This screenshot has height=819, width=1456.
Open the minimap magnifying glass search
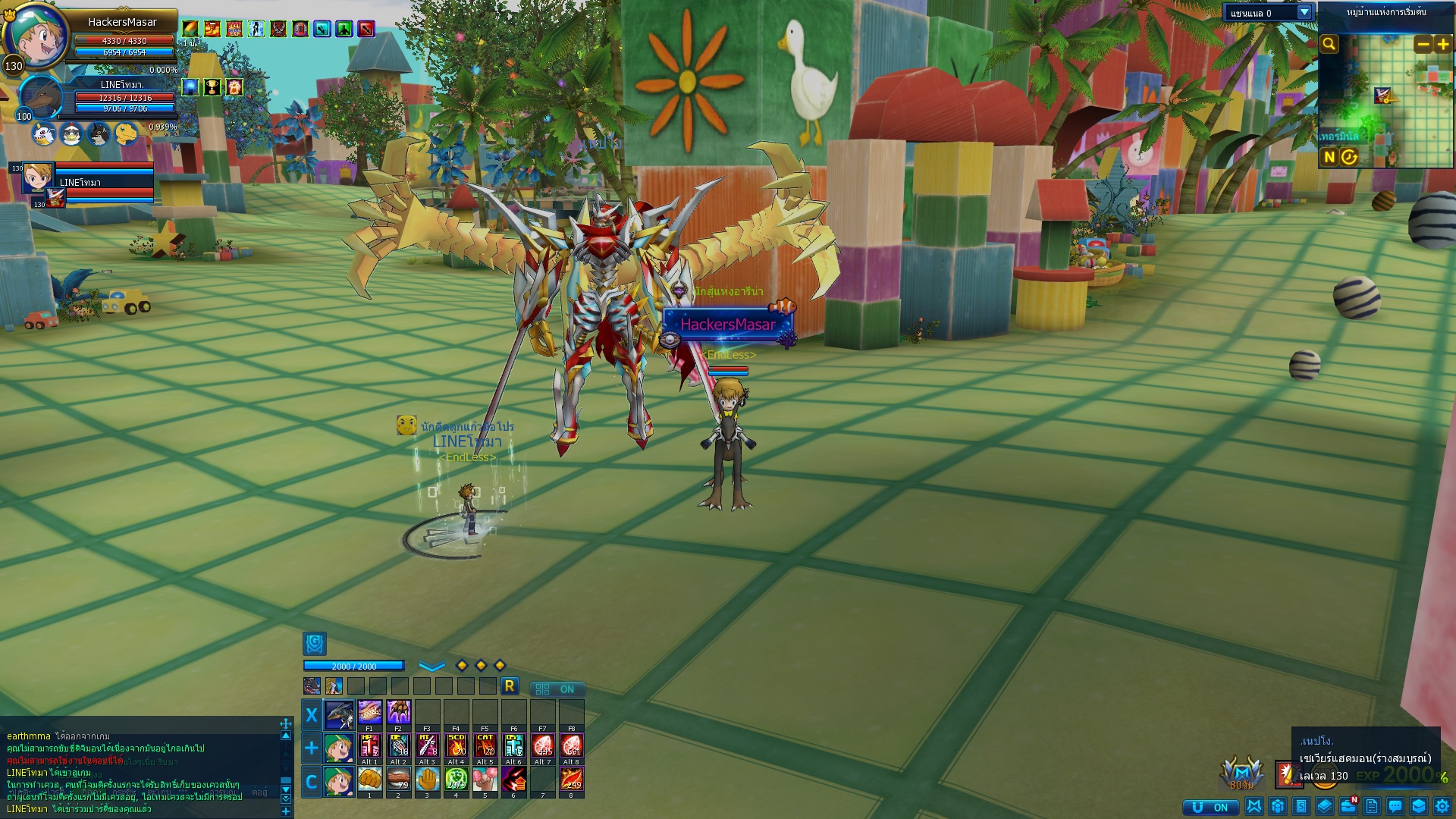tap(1329, 44)
